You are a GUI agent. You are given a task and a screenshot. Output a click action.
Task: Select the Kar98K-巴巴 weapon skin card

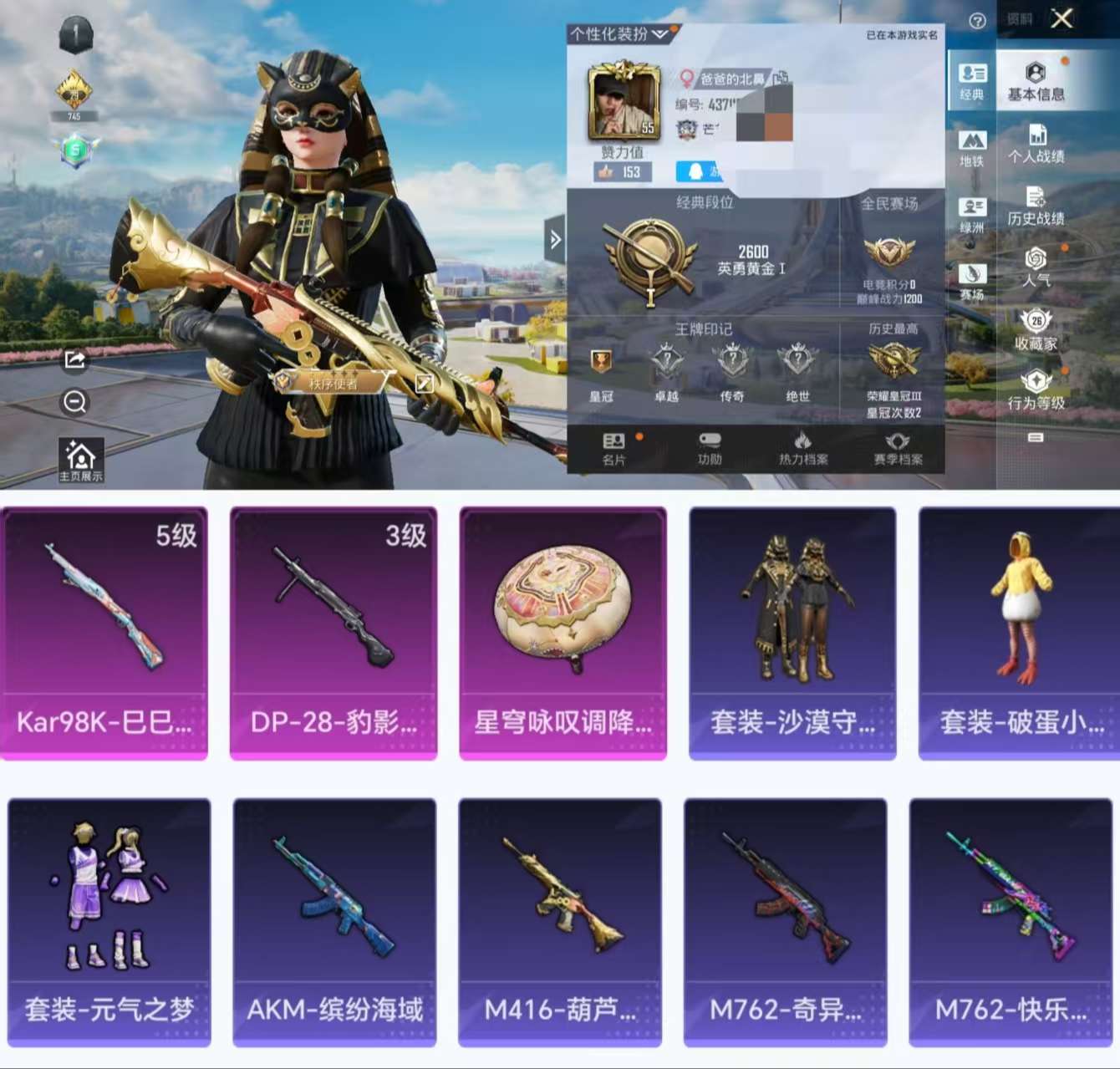105,631
